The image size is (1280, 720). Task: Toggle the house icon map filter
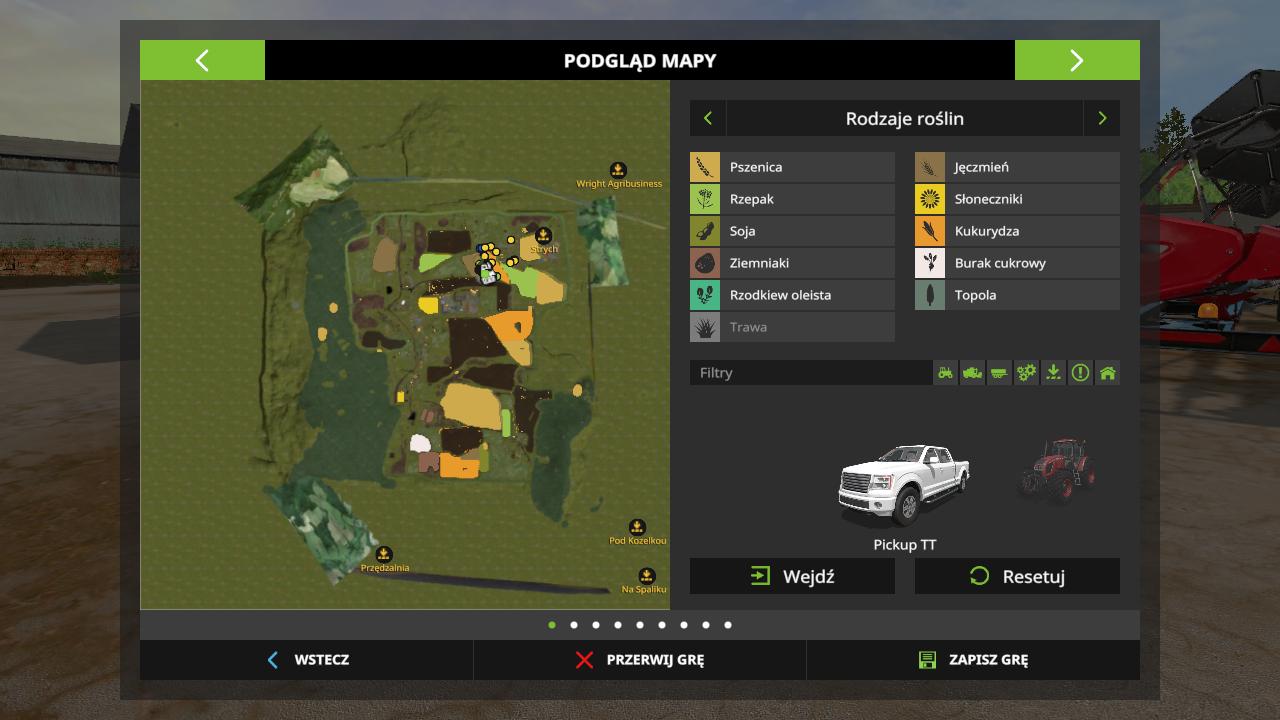pyautogui.click(x=1107, y=373)
